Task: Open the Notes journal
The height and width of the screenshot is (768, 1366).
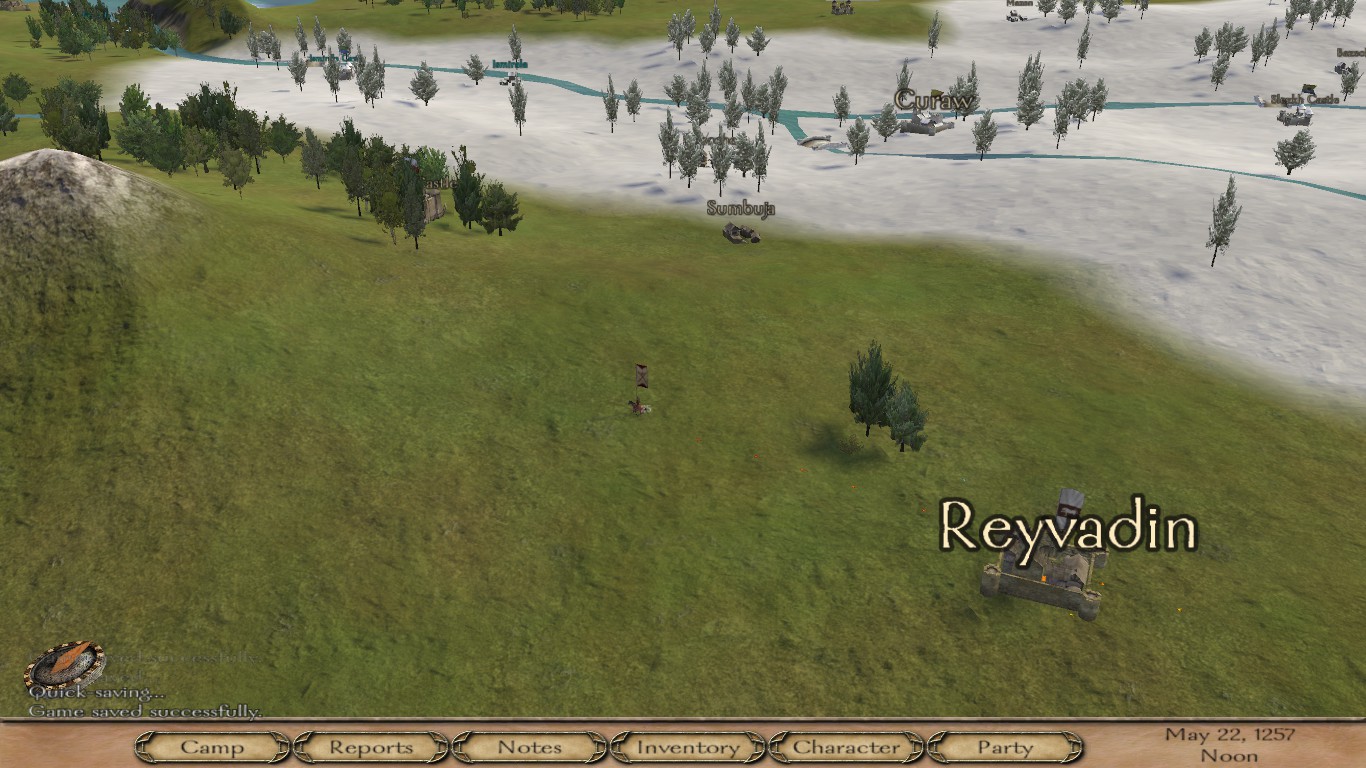Action: pyautogui.click(x=529, y=747)
